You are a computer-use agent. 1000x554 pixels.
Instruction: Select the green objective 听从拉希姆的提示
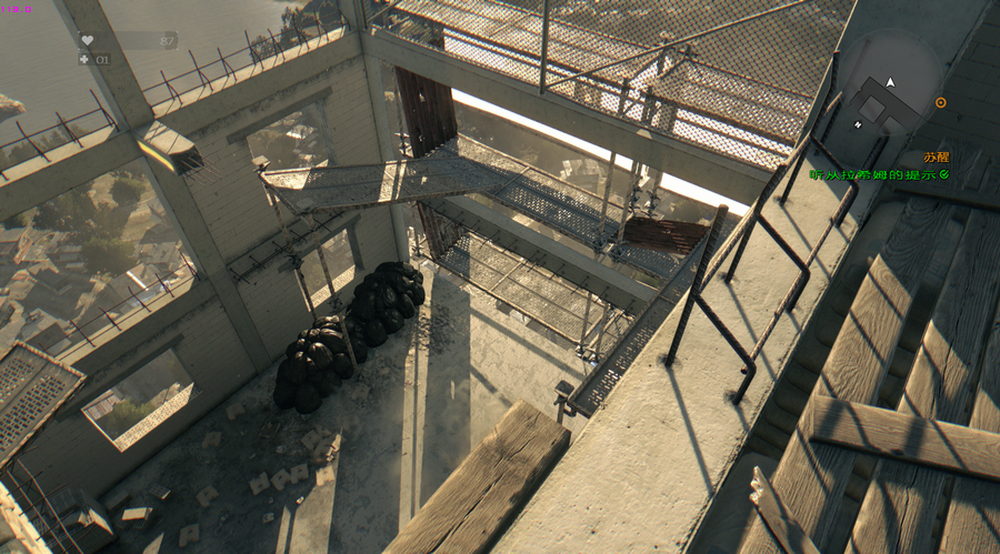coord(874,175)
